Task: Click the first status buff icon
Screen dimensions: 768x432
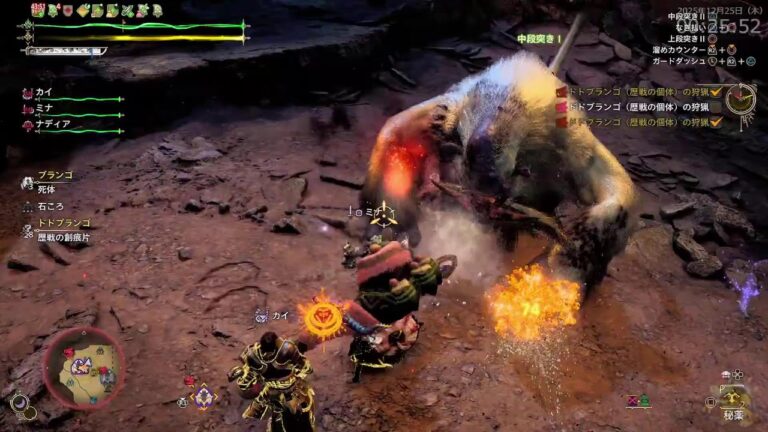Action: point(37,10)
